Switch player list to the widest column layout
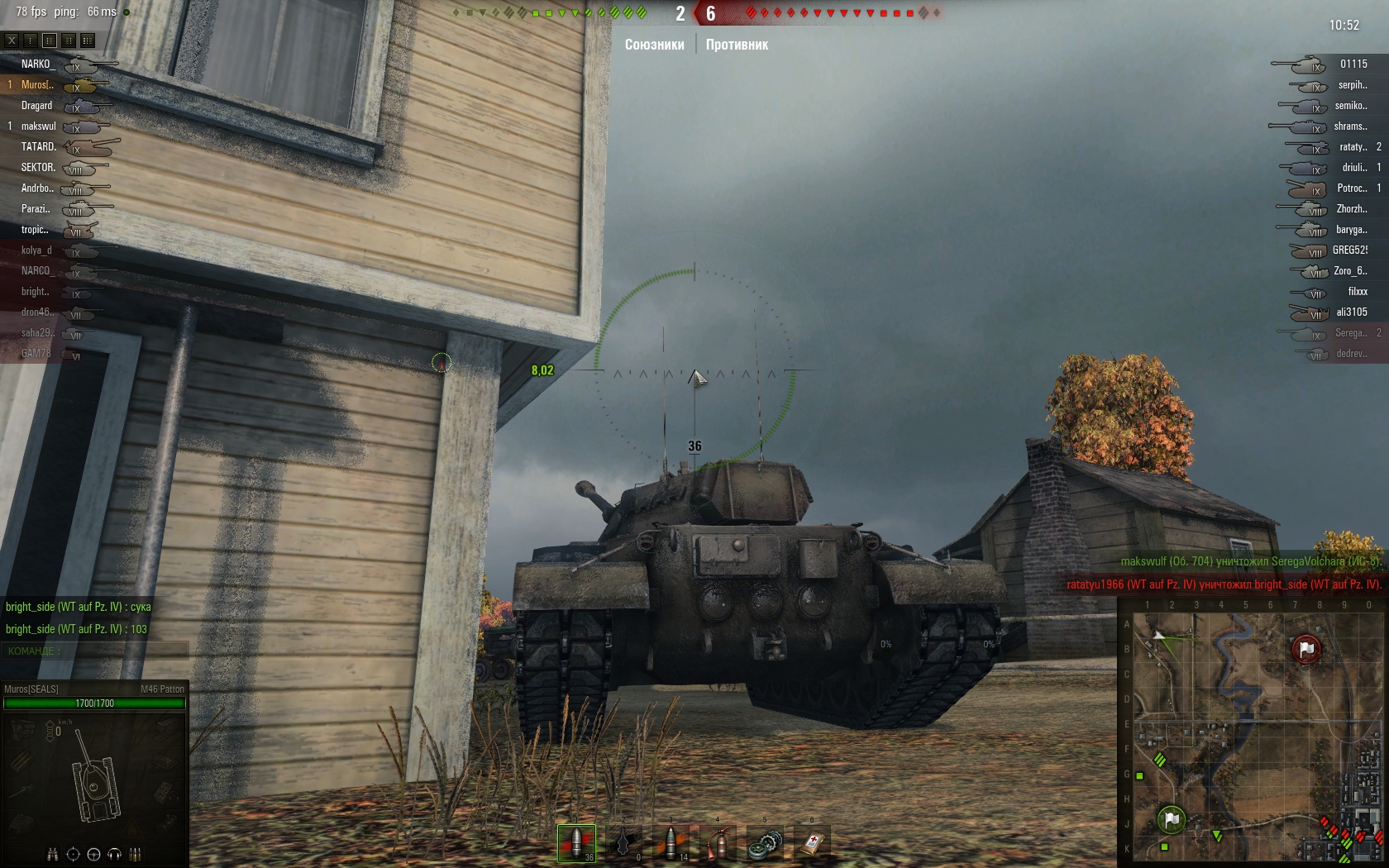The image size is (1389, 868). click(x=88, y=41)
